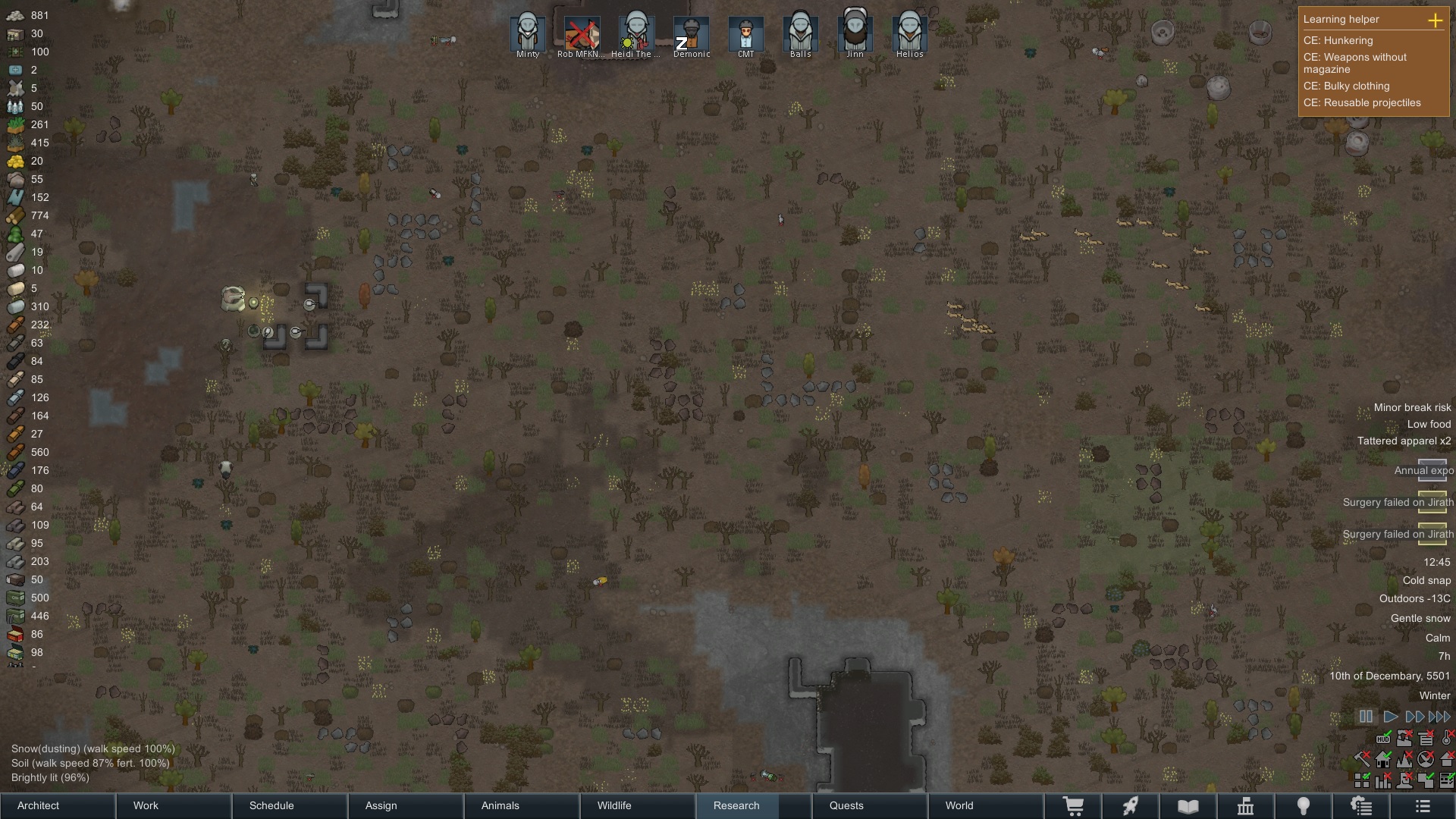1456x819 pixels.
Task: Set game speed to triple fast-forward
Action: point(1439,717)
